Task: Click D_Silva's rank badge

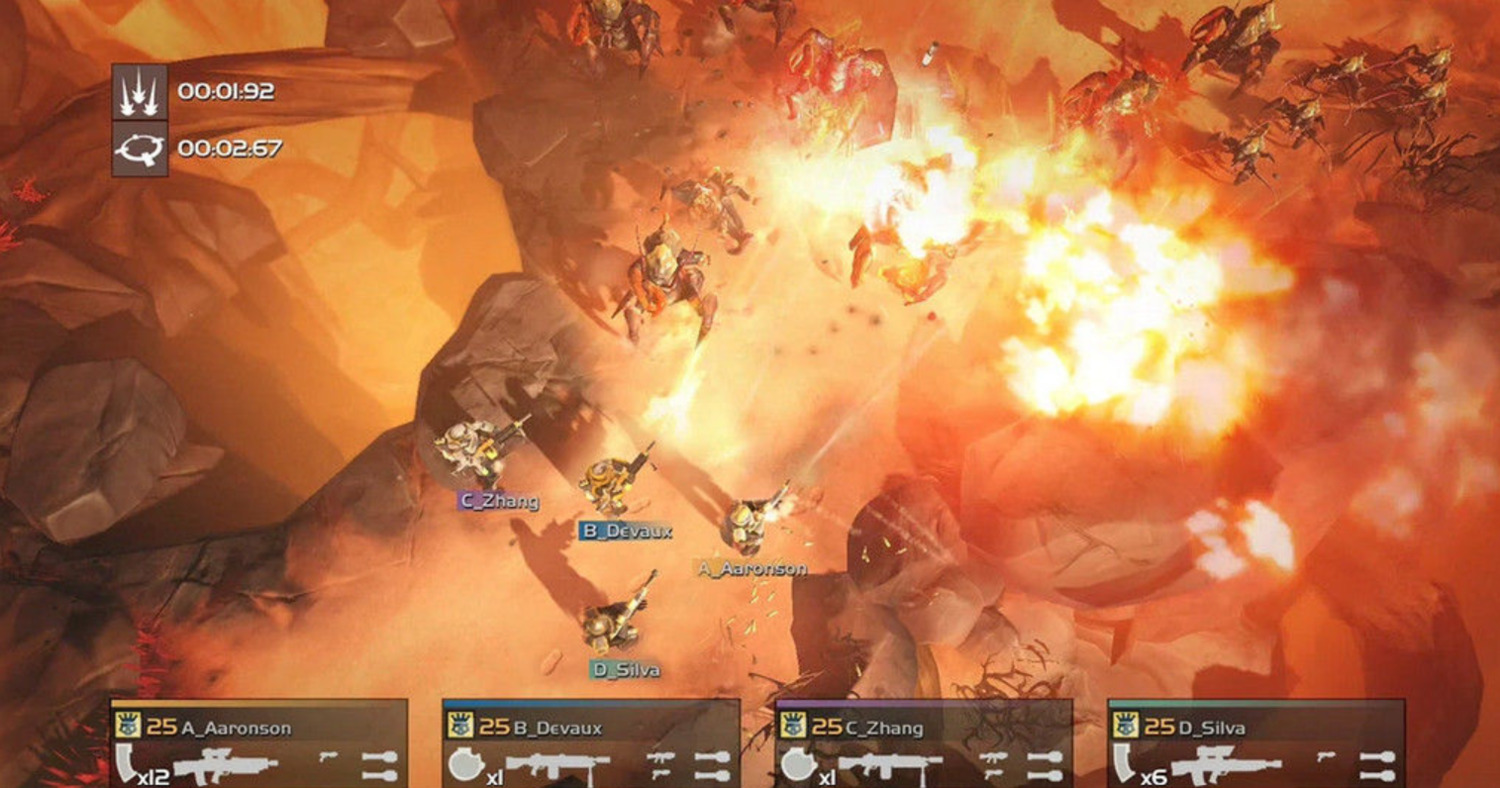Action: 1126,726
